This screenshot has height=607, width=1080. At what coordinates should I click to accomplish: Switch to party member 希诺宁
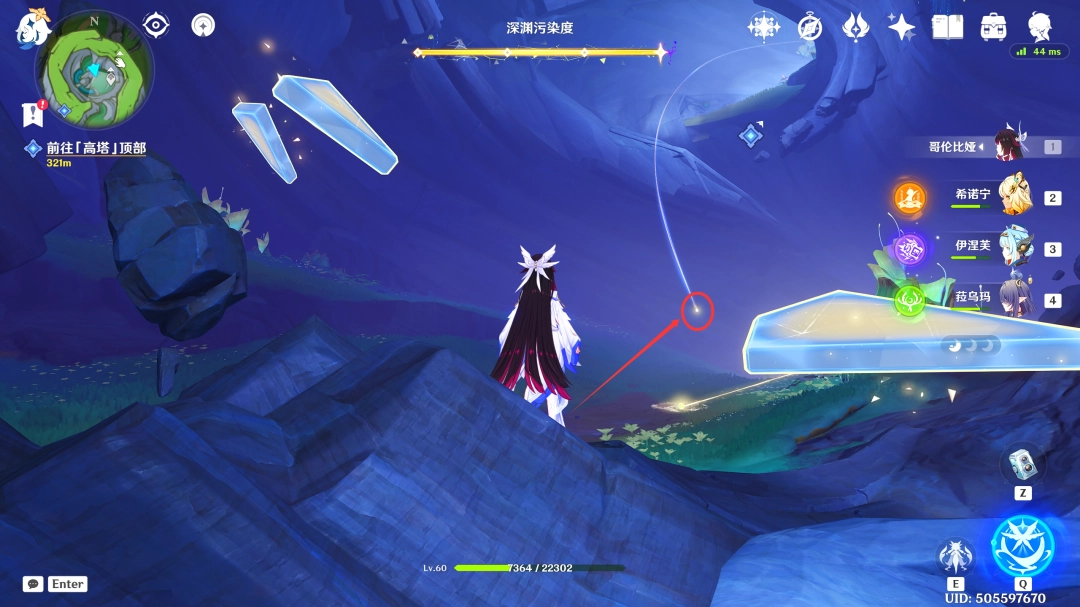pyautogui.click(x=1010, y=197)
